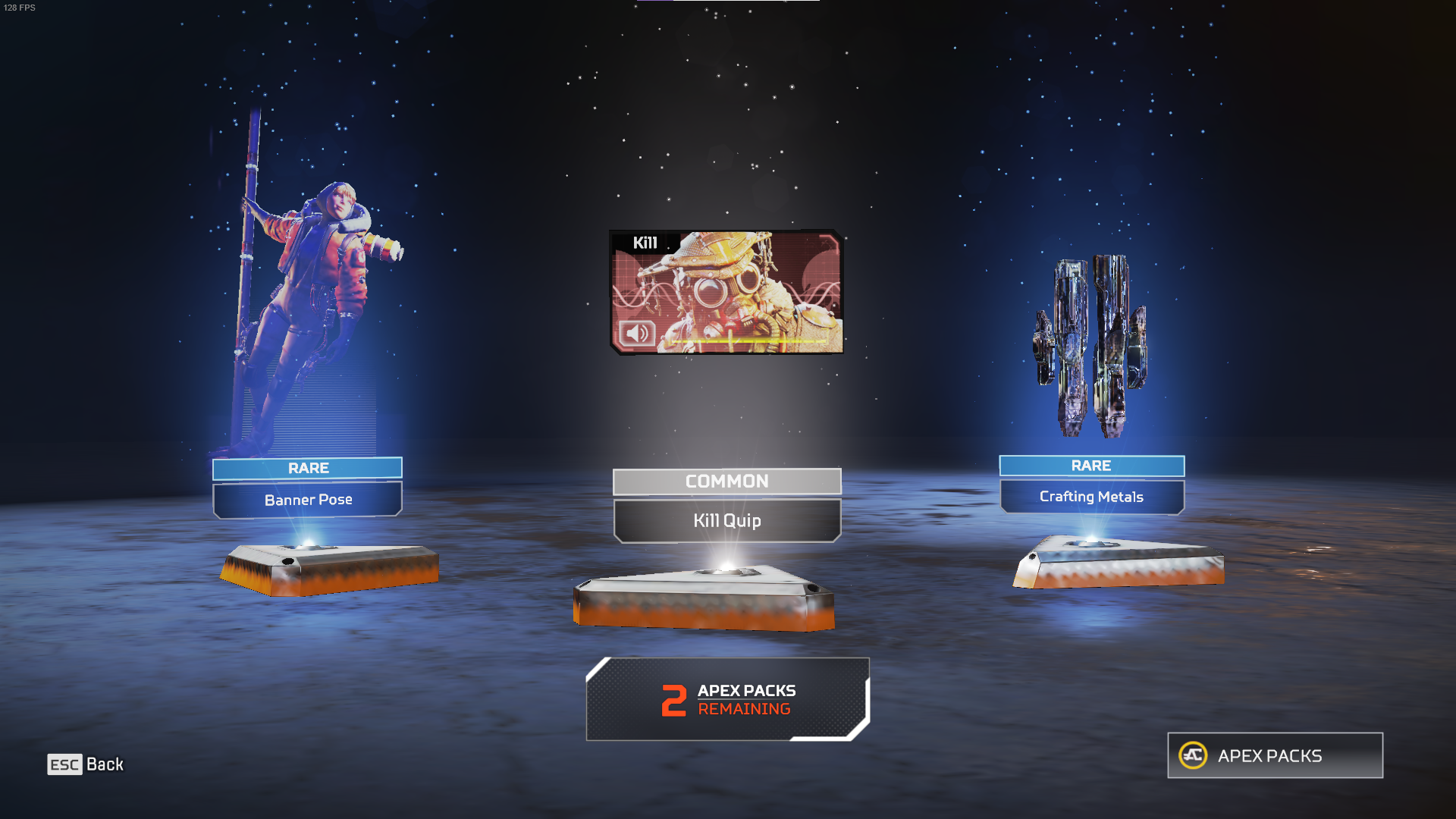This screenshot has width=1456, height=819.
Task: Click the Apex Coin icon on Apex Packs button
Action: (1194, 755)
